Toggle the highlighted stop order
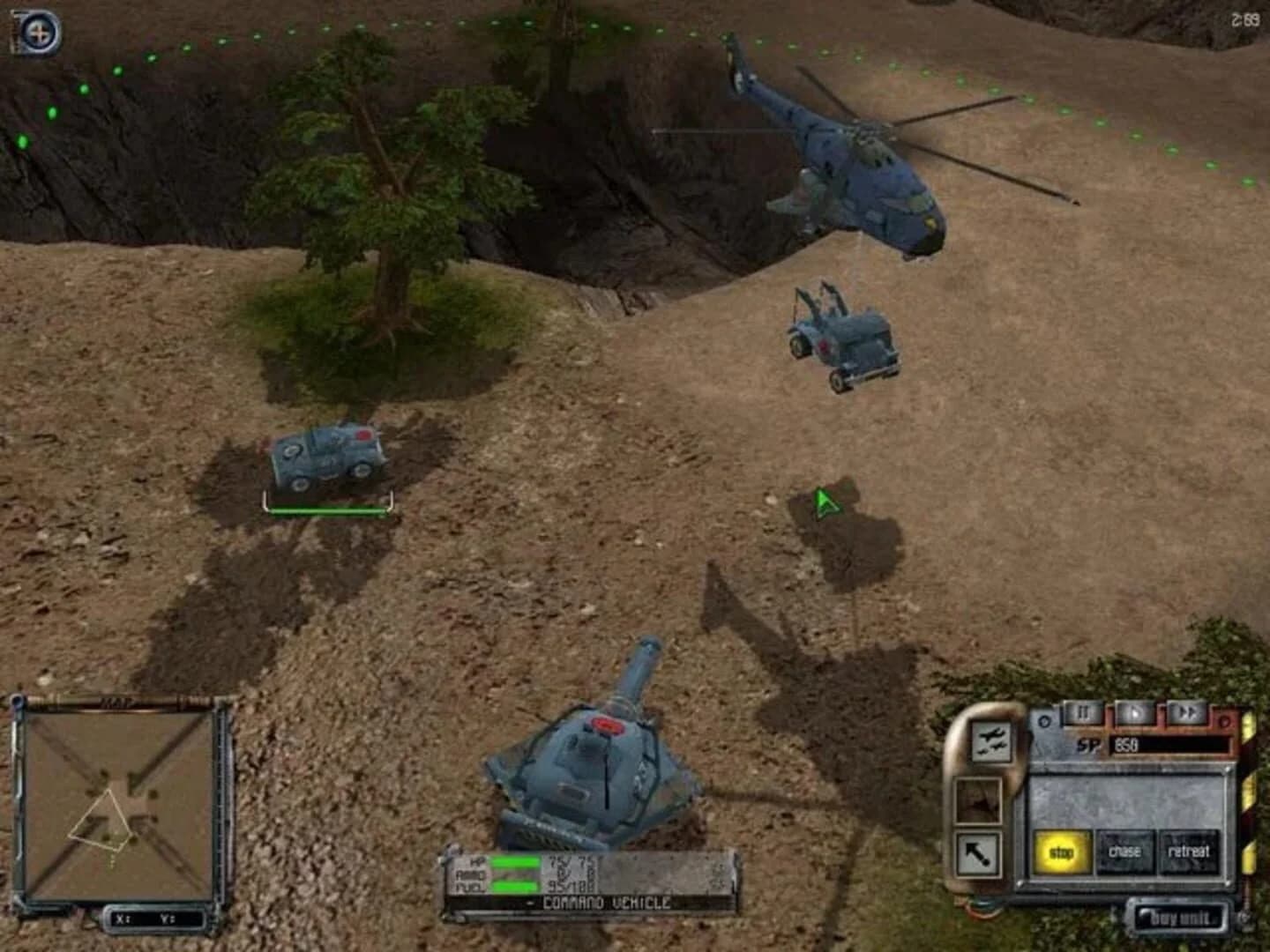Image resolution: width=1270 pixels, height=952 pixels. pyautogui.click(x=1061, y=851)
